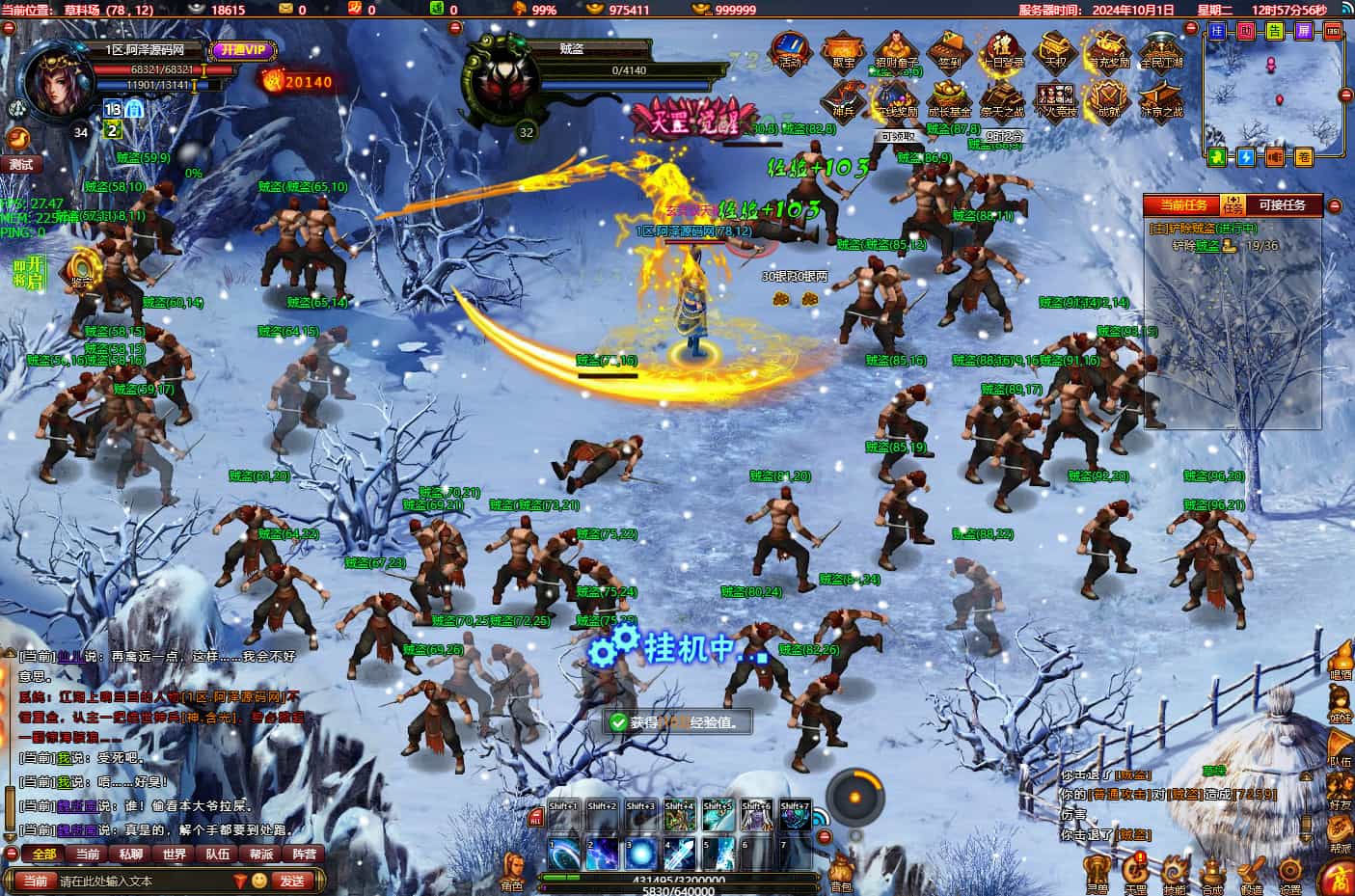Open the 设置 settings icon

(x=1289, y=871)
